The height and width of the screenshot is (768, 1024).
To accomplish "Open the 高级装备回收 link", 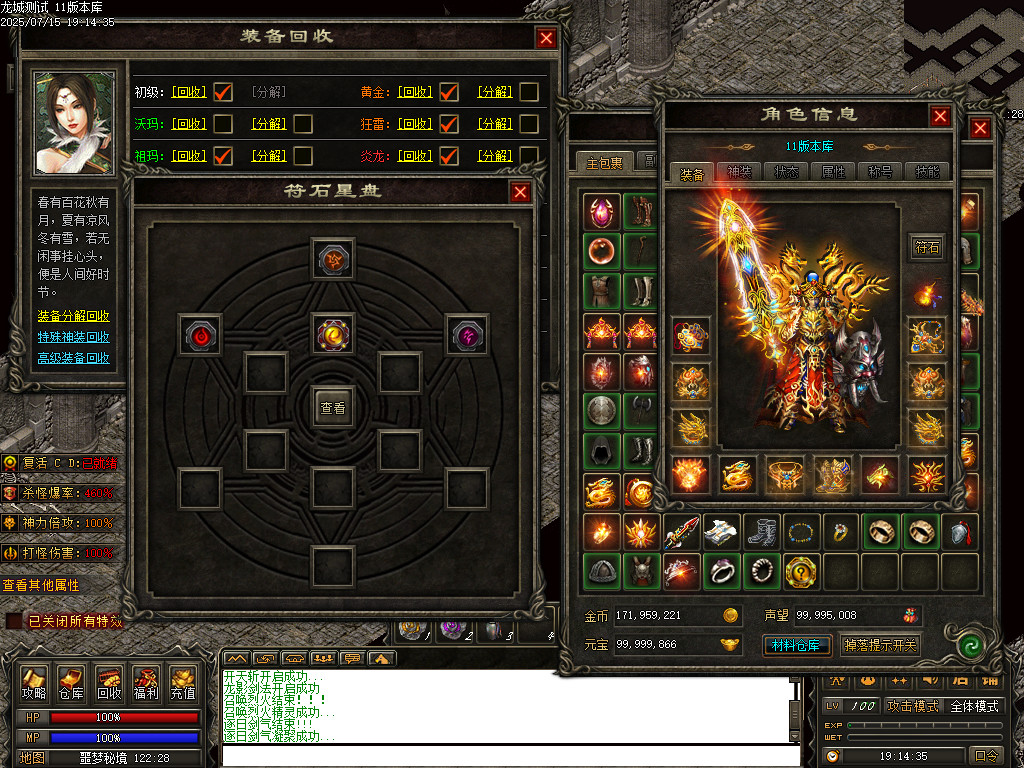I will click(x=74, y=358).
